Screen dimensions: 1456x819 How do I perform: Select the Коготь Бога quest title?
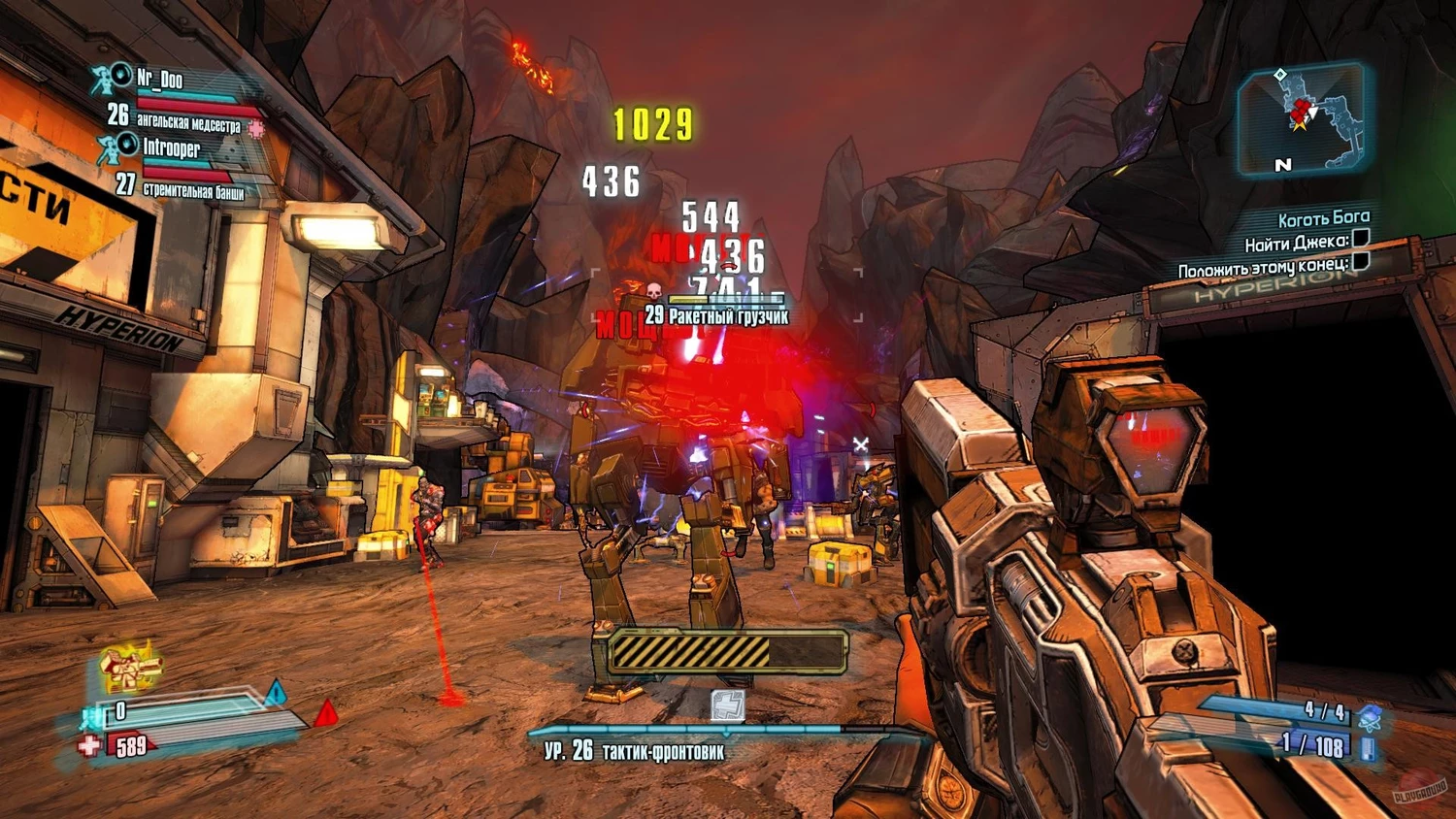[1323, 219]
